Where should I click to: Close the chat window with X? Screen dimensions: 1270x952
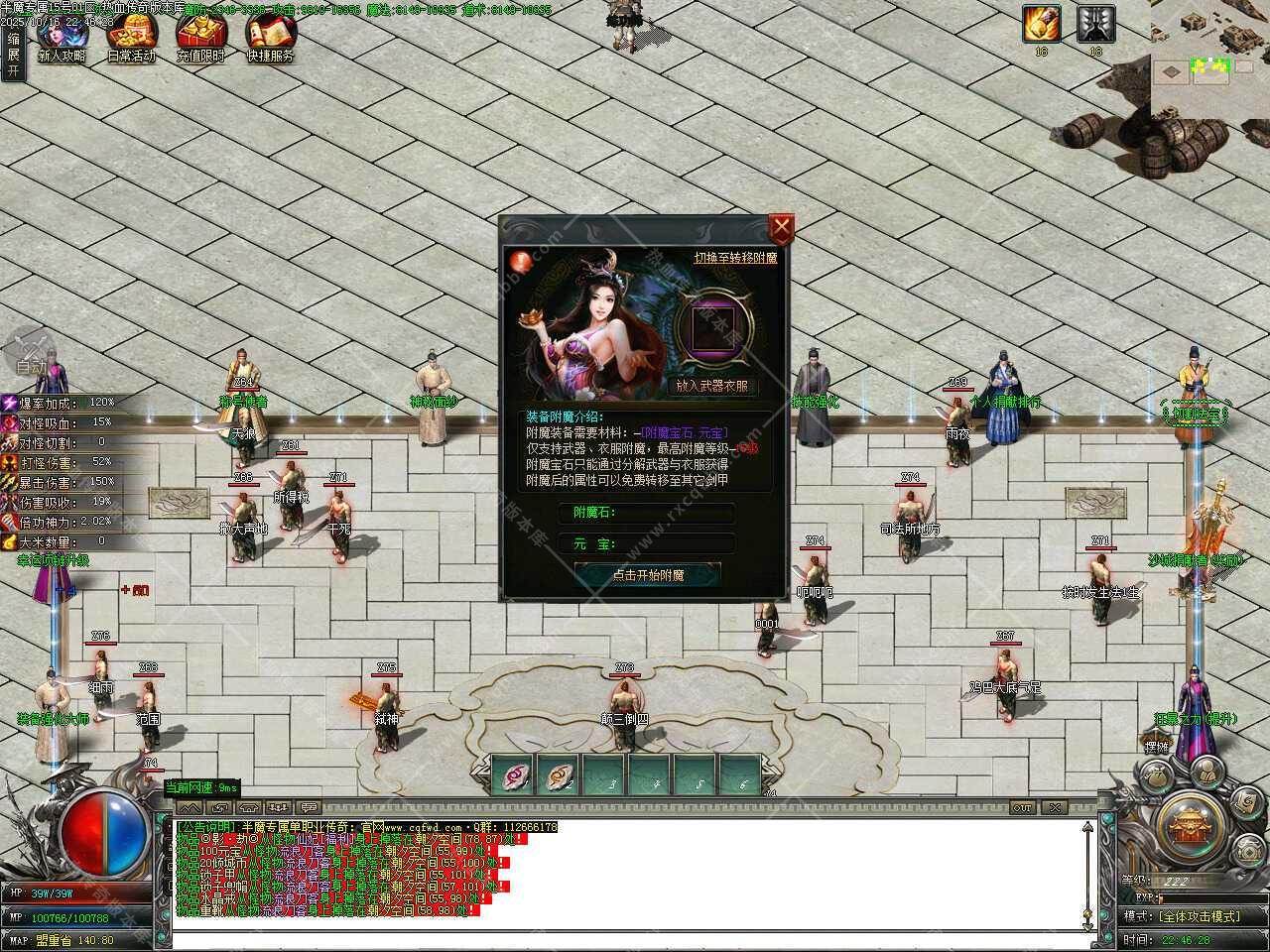tap(1055, 808)
